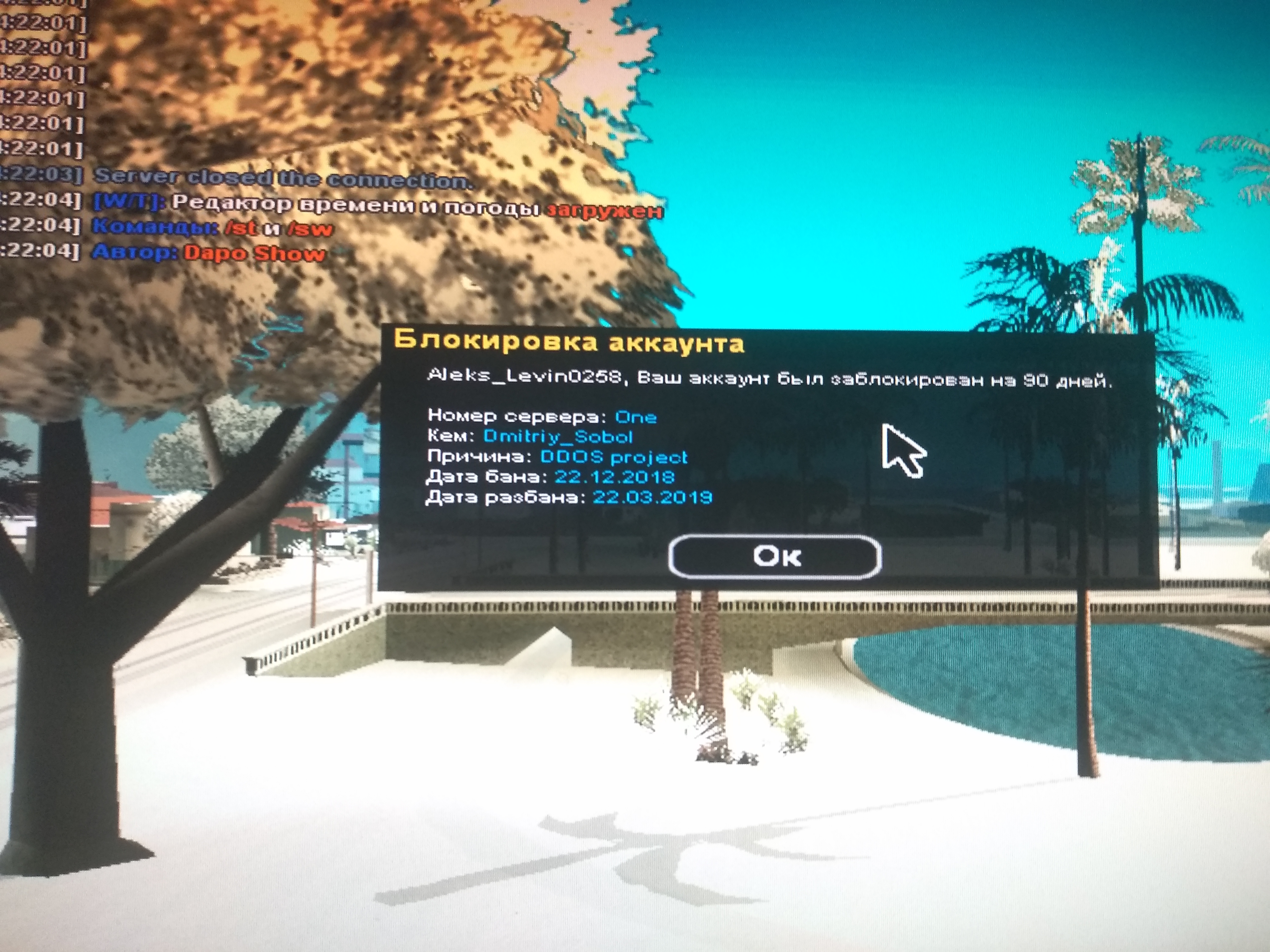Confirm the account ban dialog with Ok
The image size is (1270, 952).
click(775, 555)
